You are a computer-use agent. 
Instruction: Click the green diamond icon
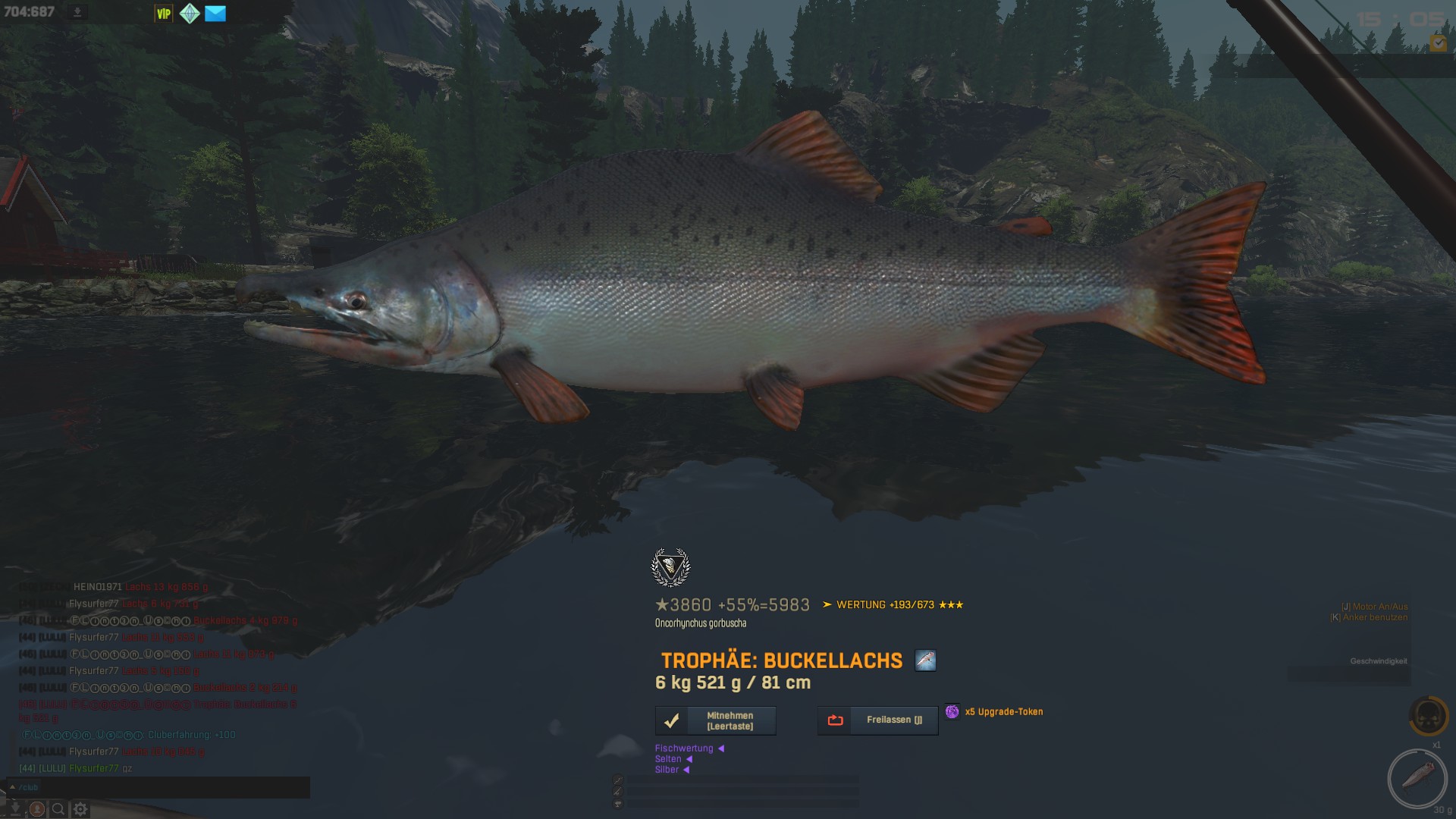(190, 14)
